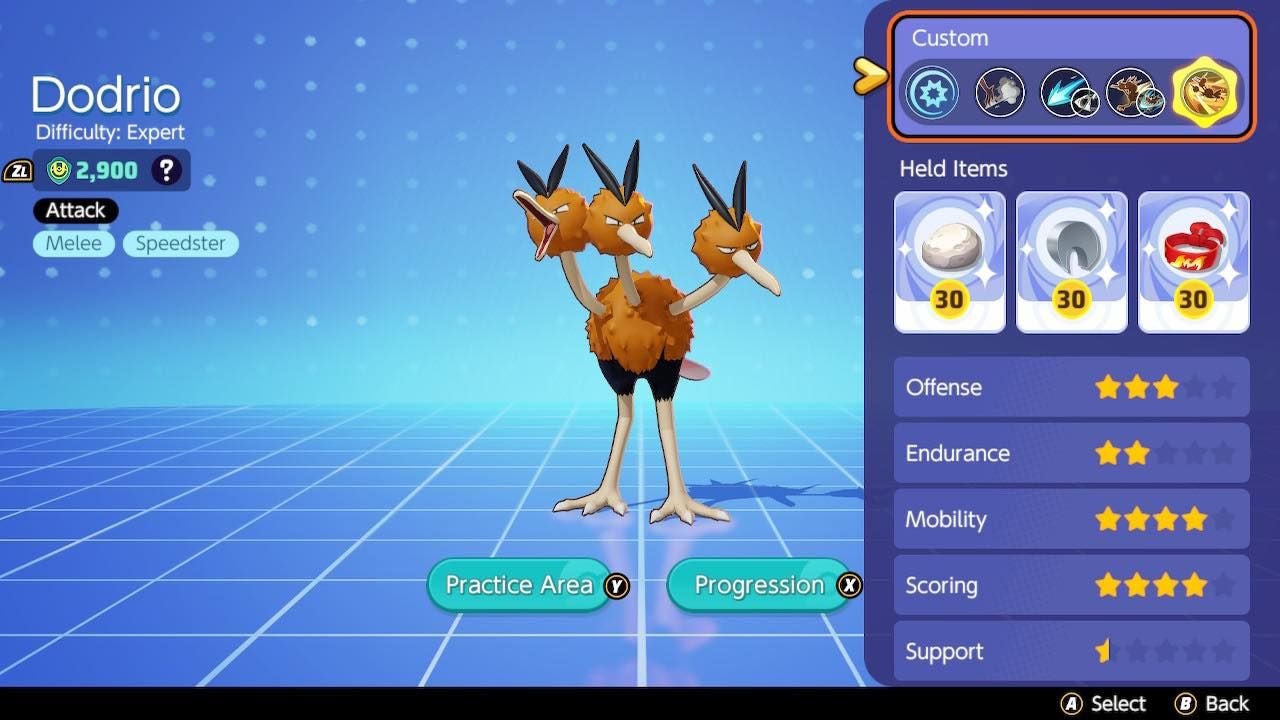Toggle the Speedster role label
Image resolution: width=1280 pixels, height=720 pixels.
[180, 243]
